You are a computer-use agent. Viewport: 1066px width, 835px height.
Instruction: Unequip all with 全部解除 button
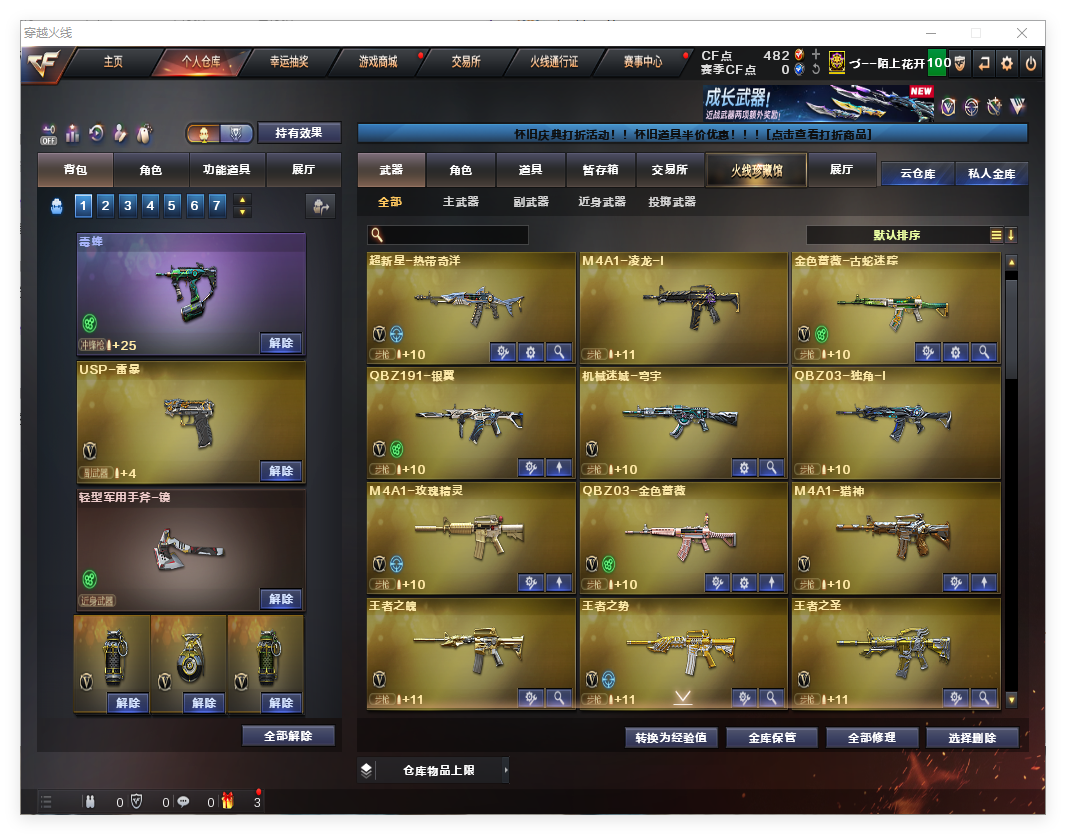288,736
